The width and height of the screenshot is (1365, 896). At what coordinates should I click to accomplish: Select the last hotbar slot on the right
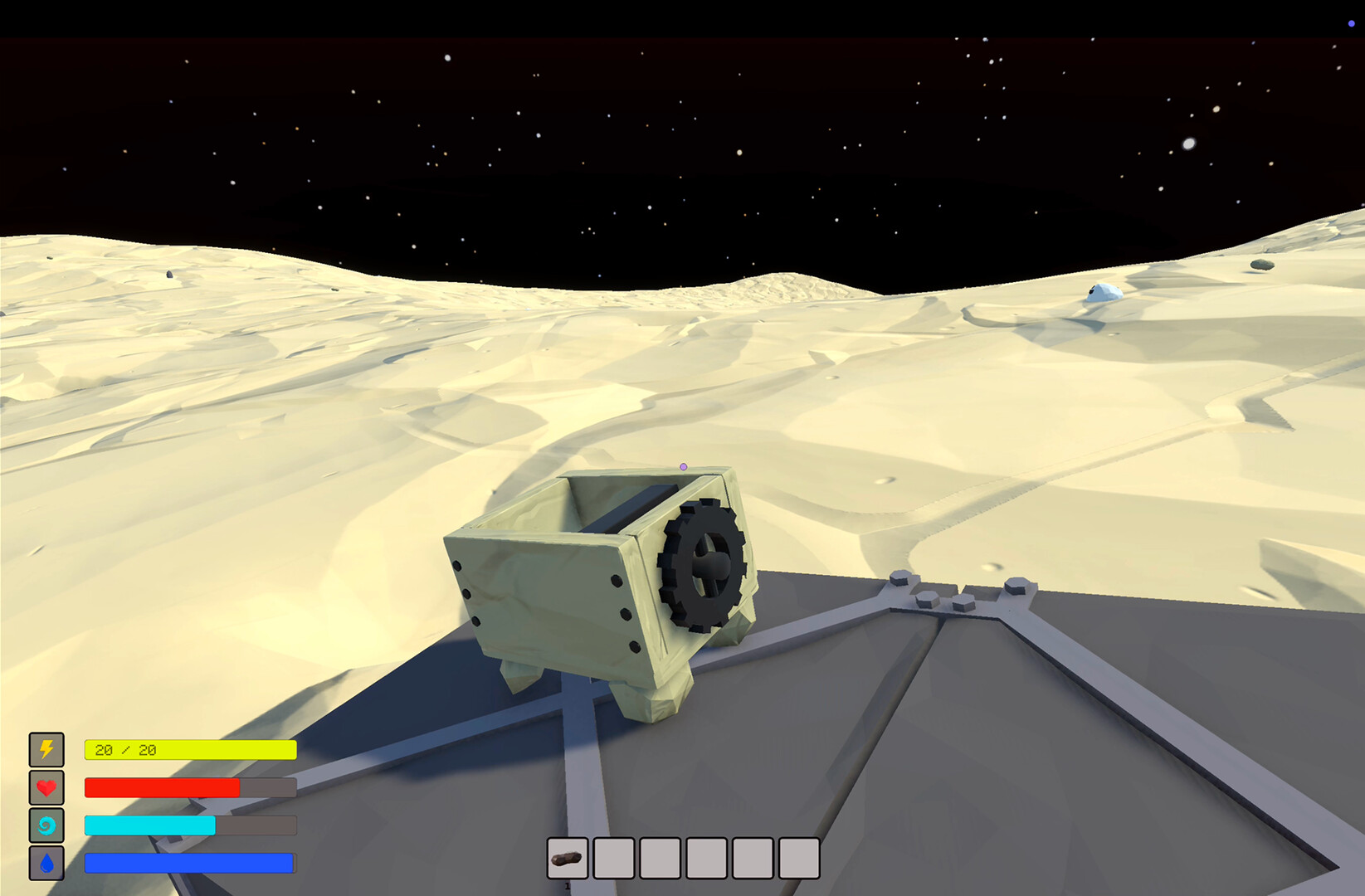pyautogui.click(x=798, y=858)
